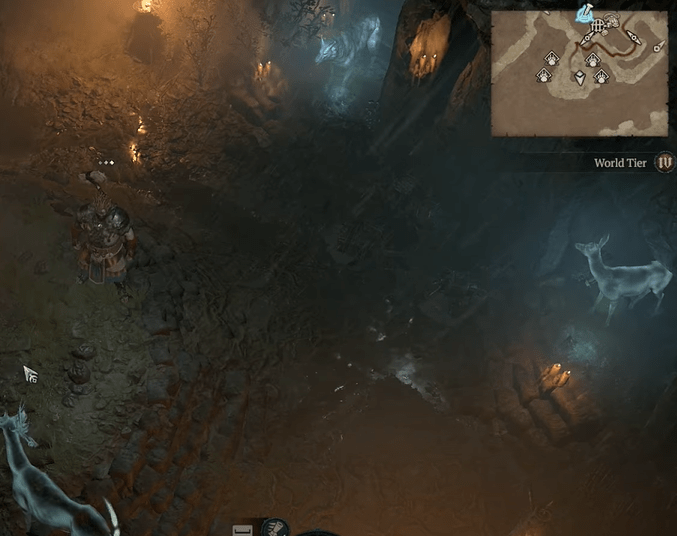Click the portcullis gate marker on the minimap
Image resolution: width=677 pixels, height=536 pixels.
click(597, 27)
